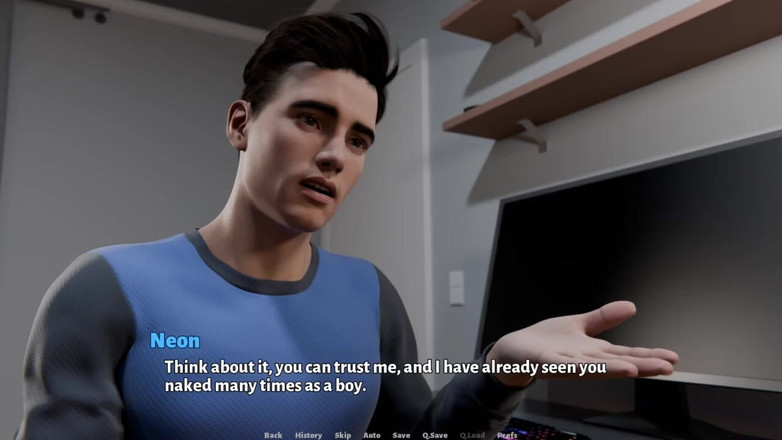Quick load with Q.Load
Viewport: 782px width, 440px height.
472,435
